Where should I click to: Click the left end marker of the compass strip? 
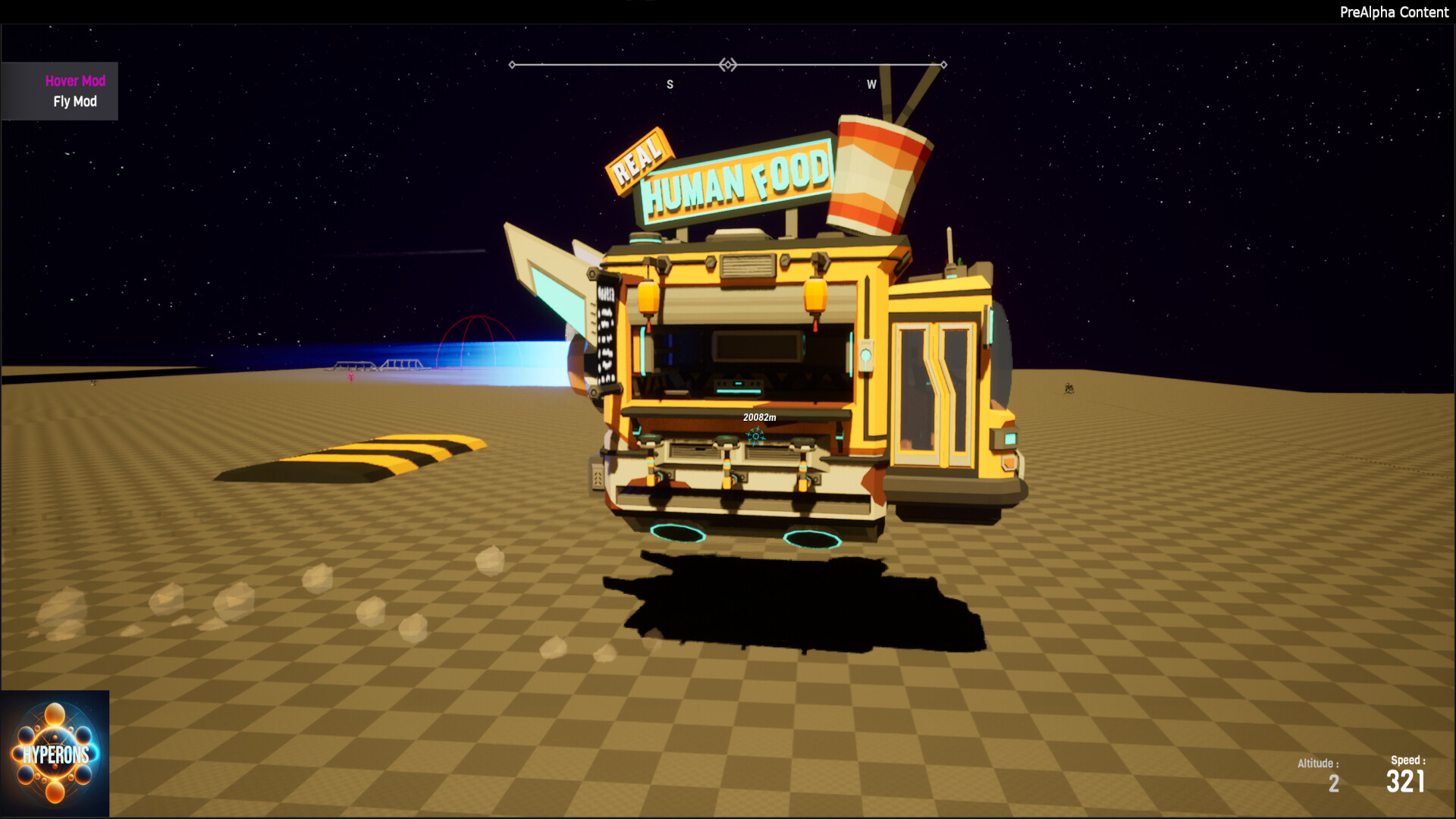coord(513,65)
